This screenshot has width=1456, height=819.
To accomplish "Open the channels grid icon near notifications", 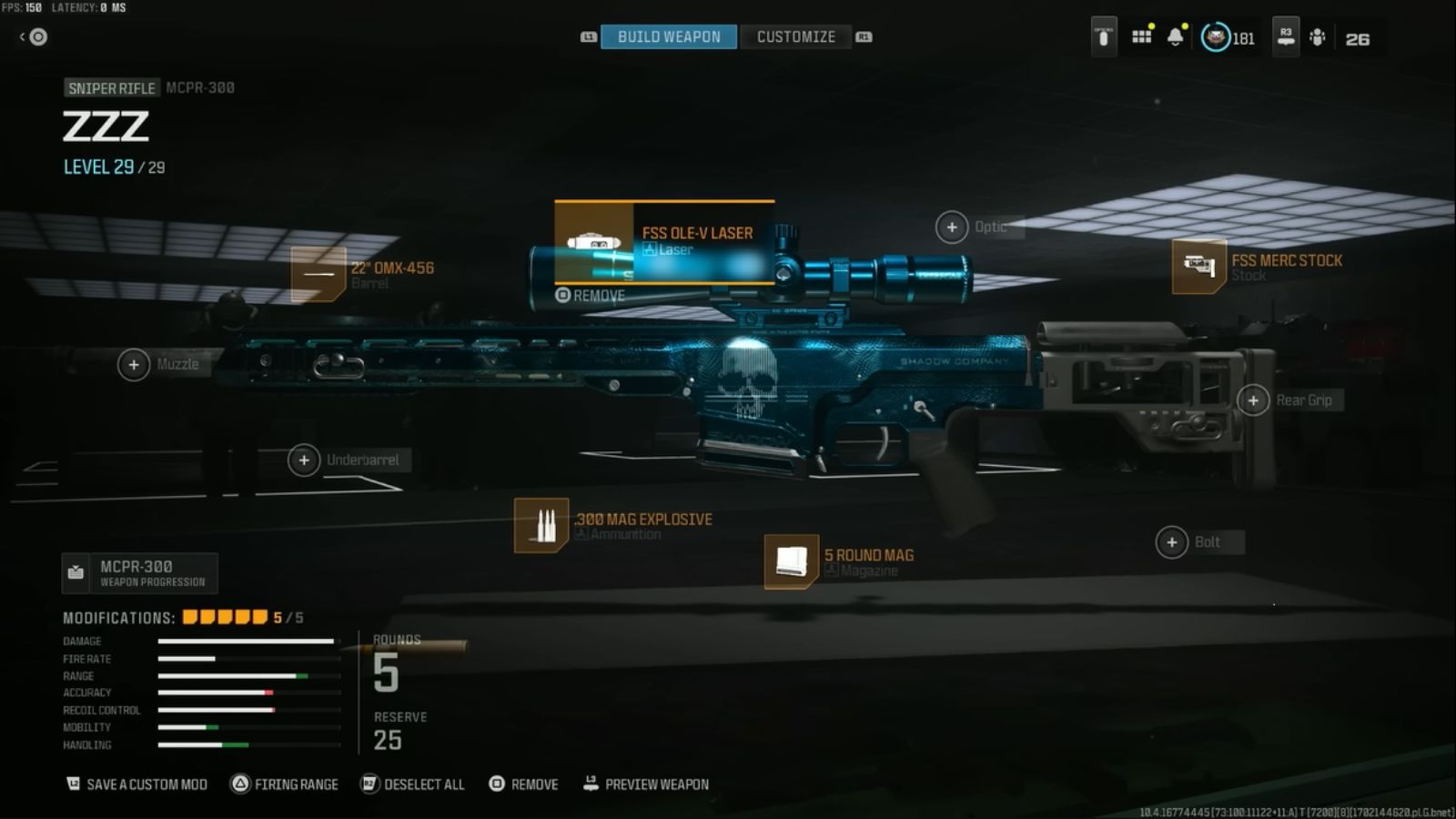I will [x=1141, y=38].
